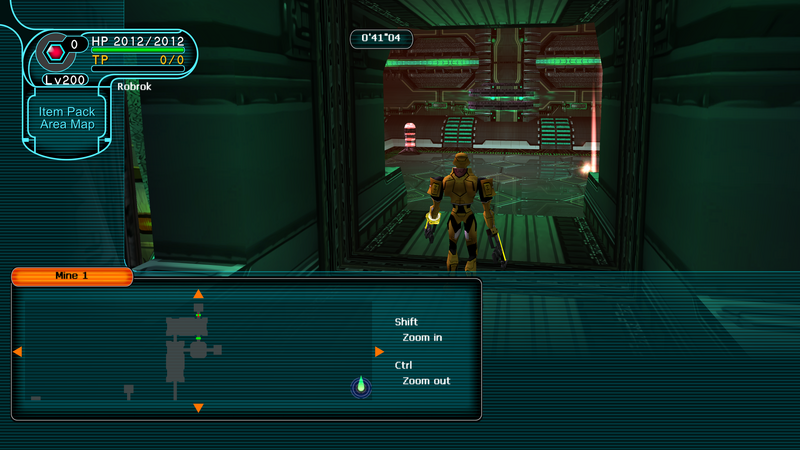Image resolution: width=800 pixels, height=450 pixels.
Task: Select the Mine 1 map tab
Action: (72, 276)
